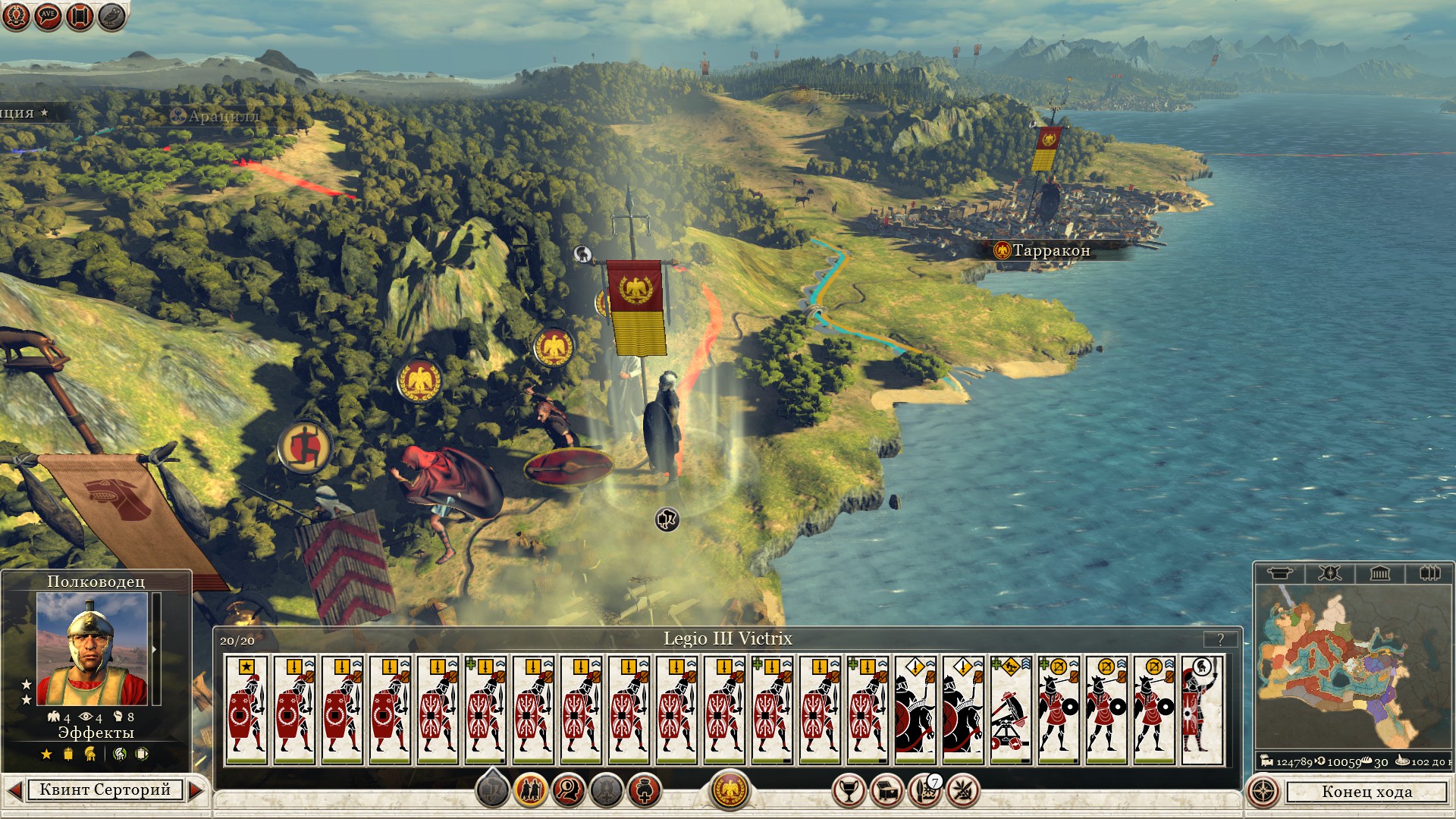Open the owl encyclopedia icon
The height and width of the screenshot is (819, 1456).
pyautogui.click(x=111, y=16)
